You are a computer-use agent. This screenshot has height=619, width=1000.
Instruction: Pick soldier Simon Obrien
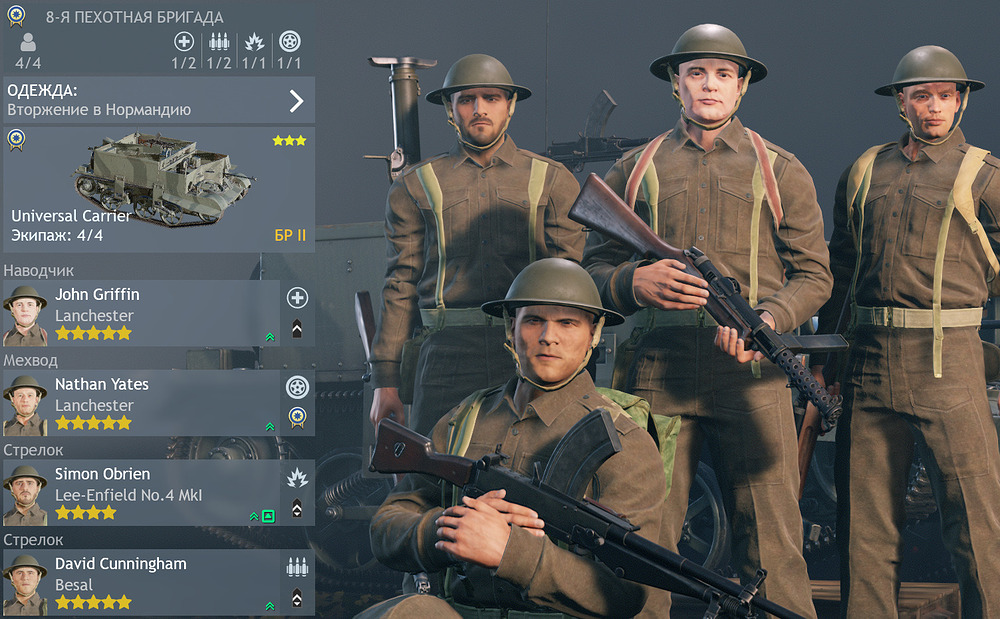pos(140,493)
